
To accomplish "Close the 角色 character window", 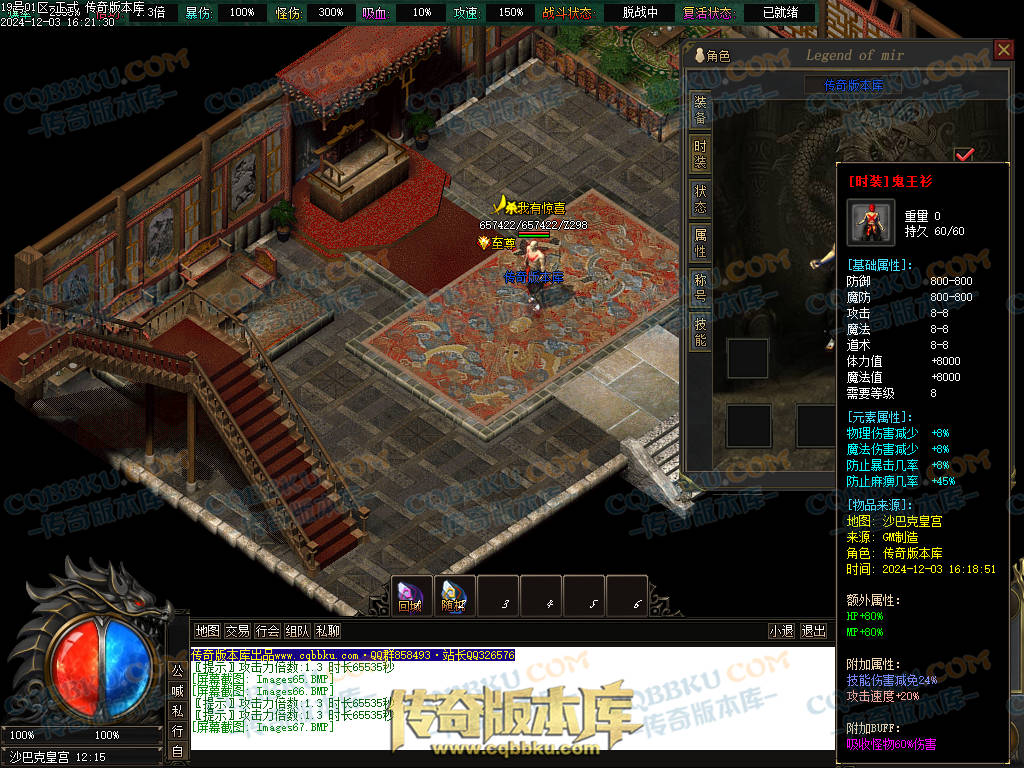I will 1004,50.
